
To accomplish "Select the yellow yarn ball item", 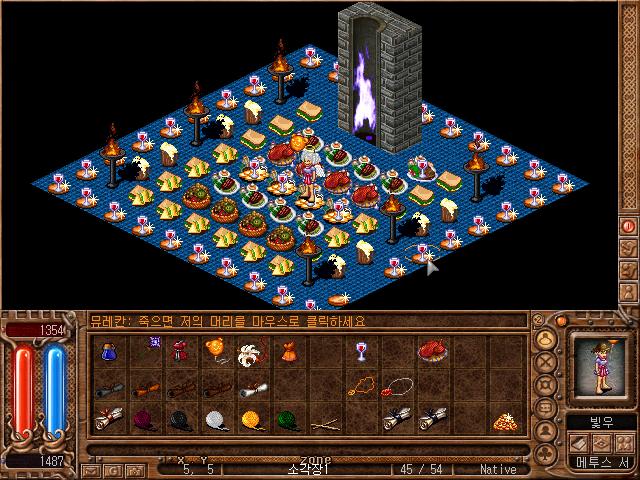I will click(251, 420).
